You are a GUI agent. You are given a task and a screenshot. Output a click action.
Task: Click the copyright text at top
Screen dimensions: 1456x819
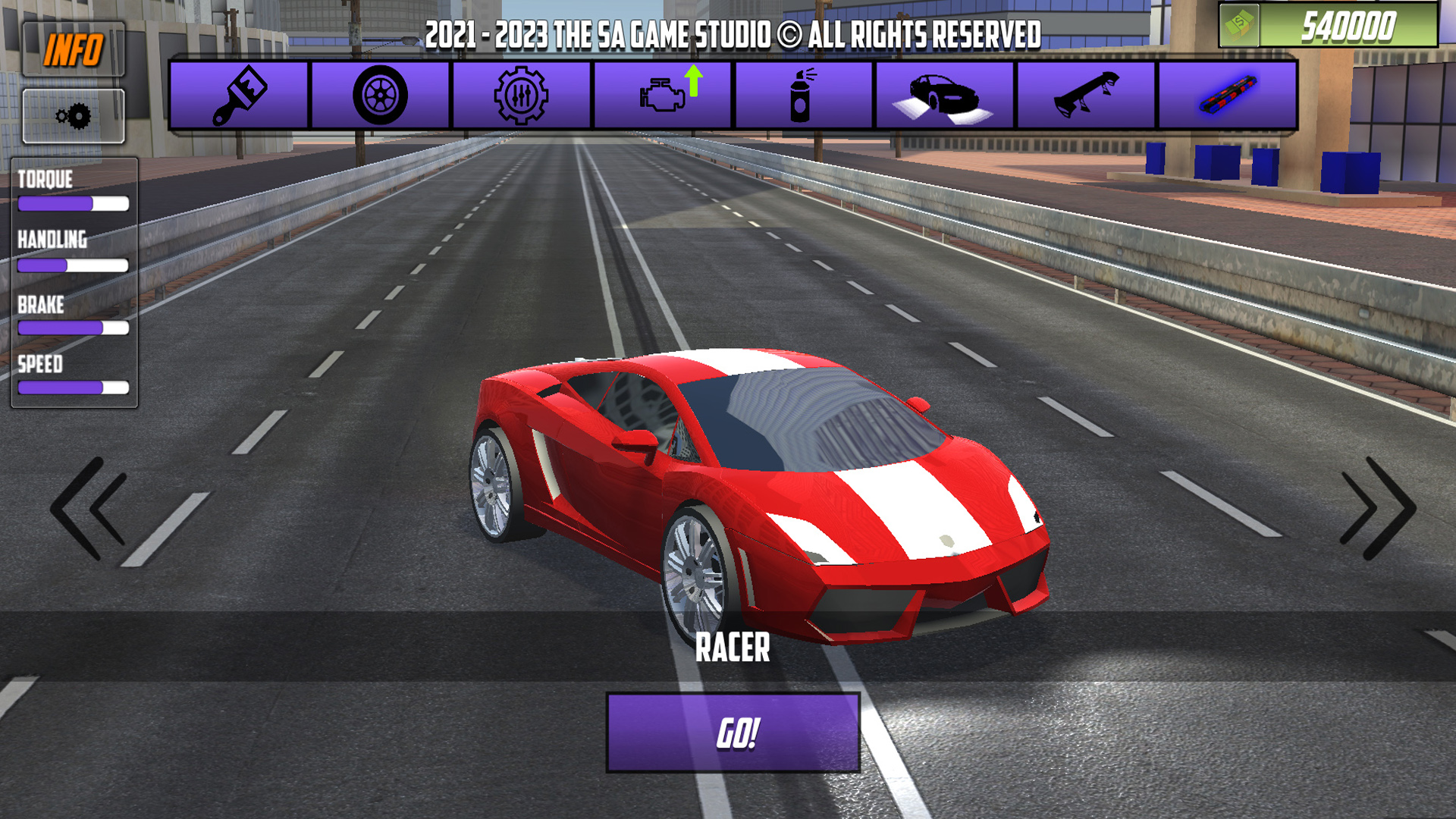click(x=733, y=32)
